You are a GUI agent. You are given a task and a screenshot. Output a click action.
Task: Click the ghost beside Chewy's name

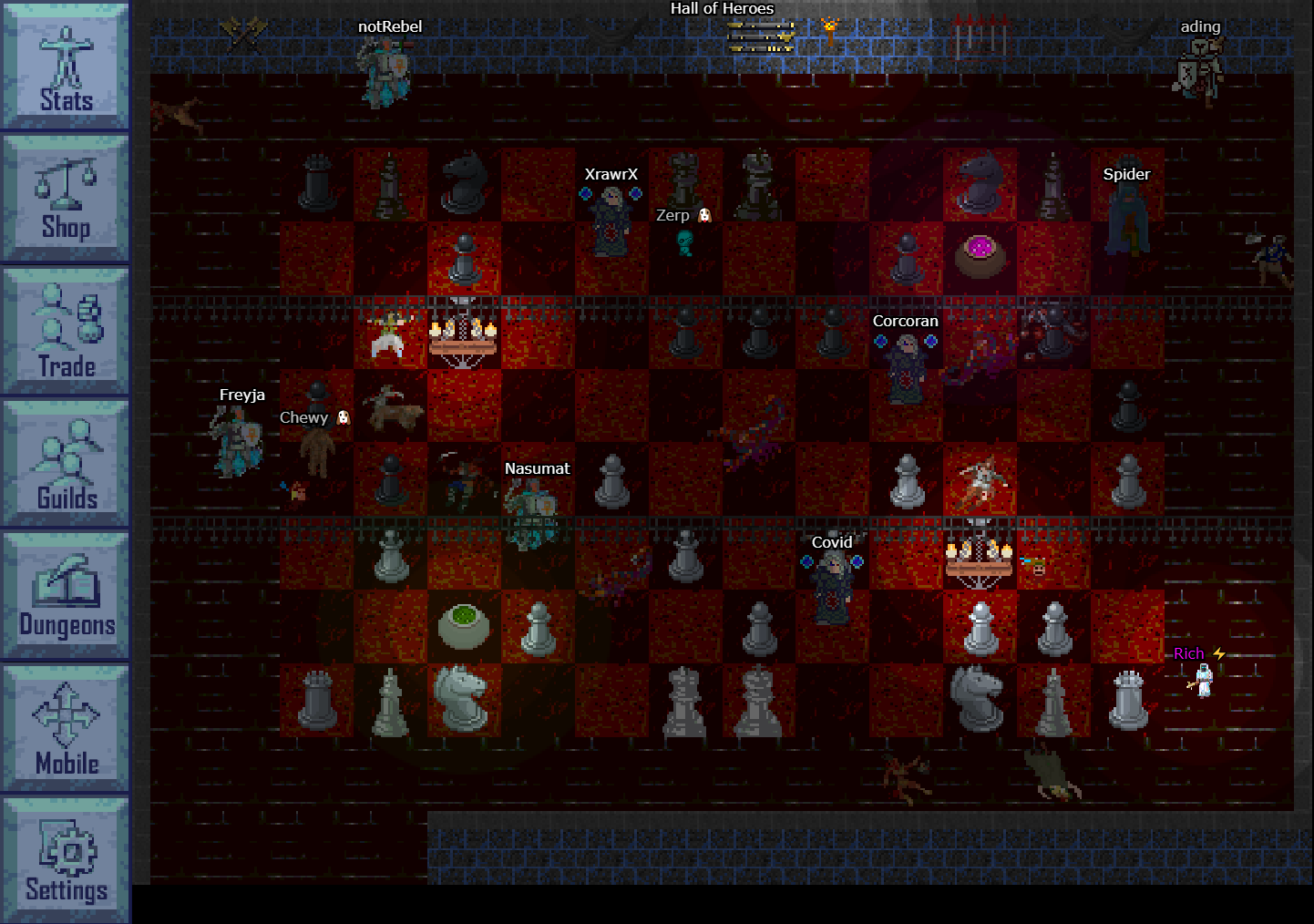pos(344,418)
